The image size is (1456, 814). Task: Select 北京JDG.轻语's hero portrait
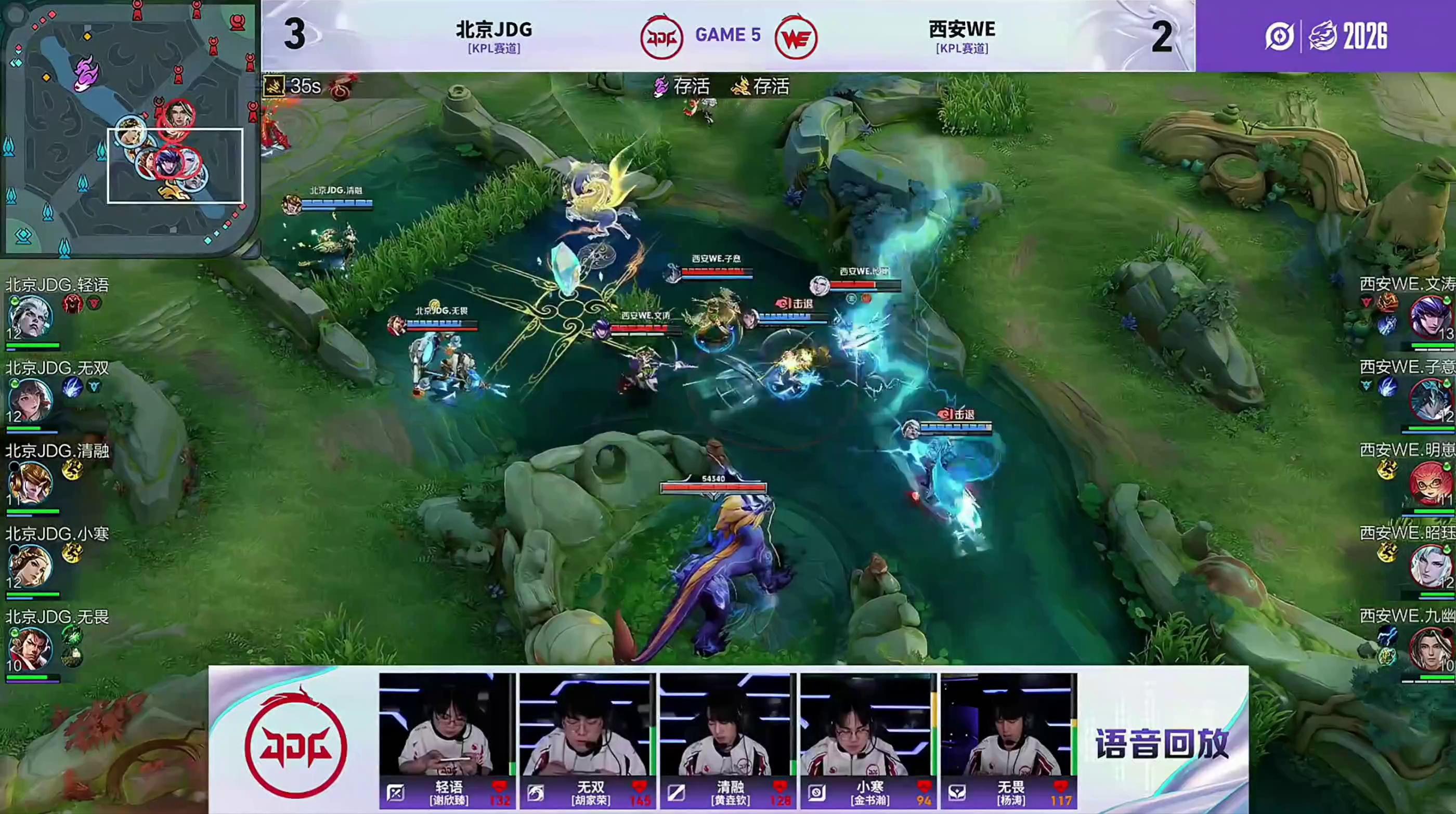pyautogui.click(x=30, y=317)
